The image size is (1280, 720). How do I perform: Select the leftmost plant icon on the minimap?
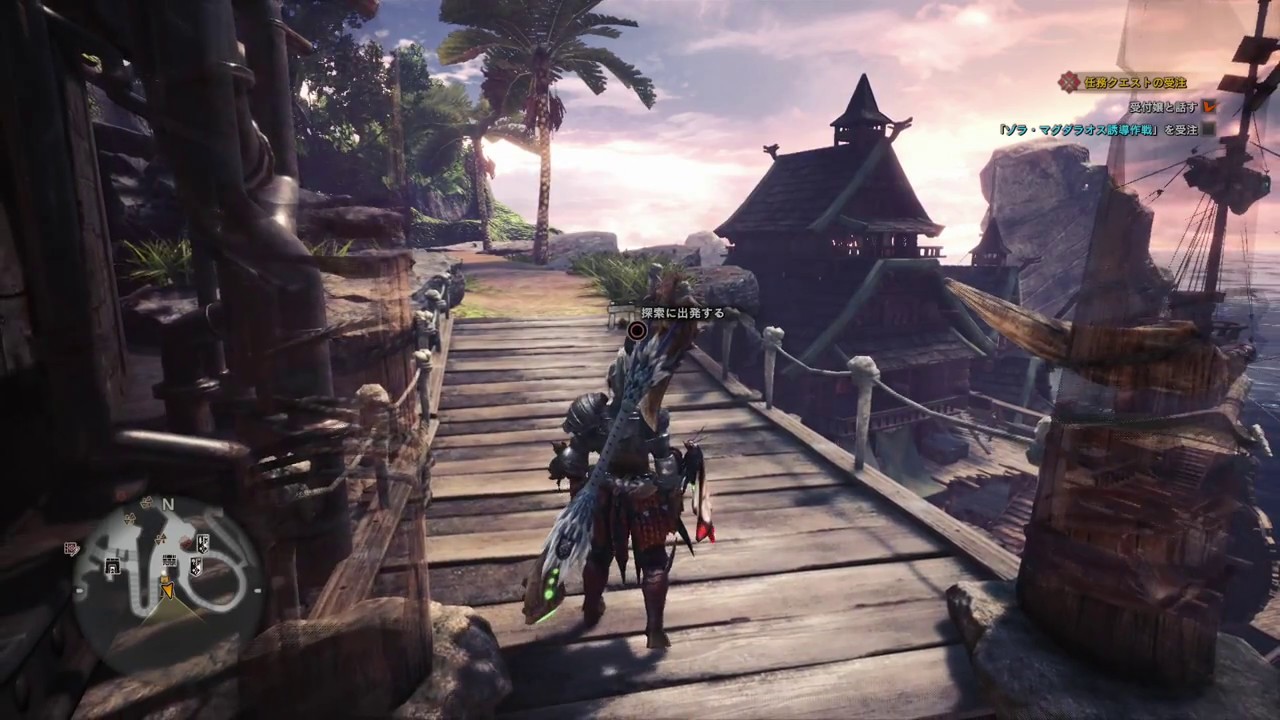128,519
